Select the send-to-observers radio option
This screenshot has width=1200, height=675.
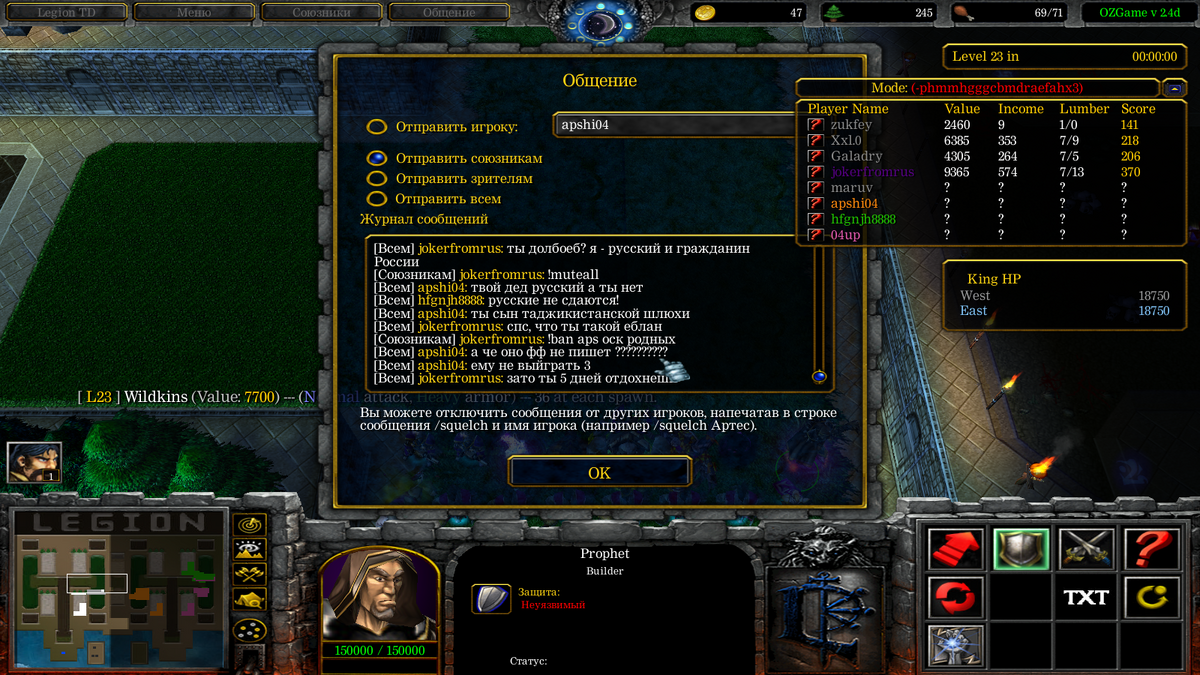pyautogui.click(x=377, y=178)
